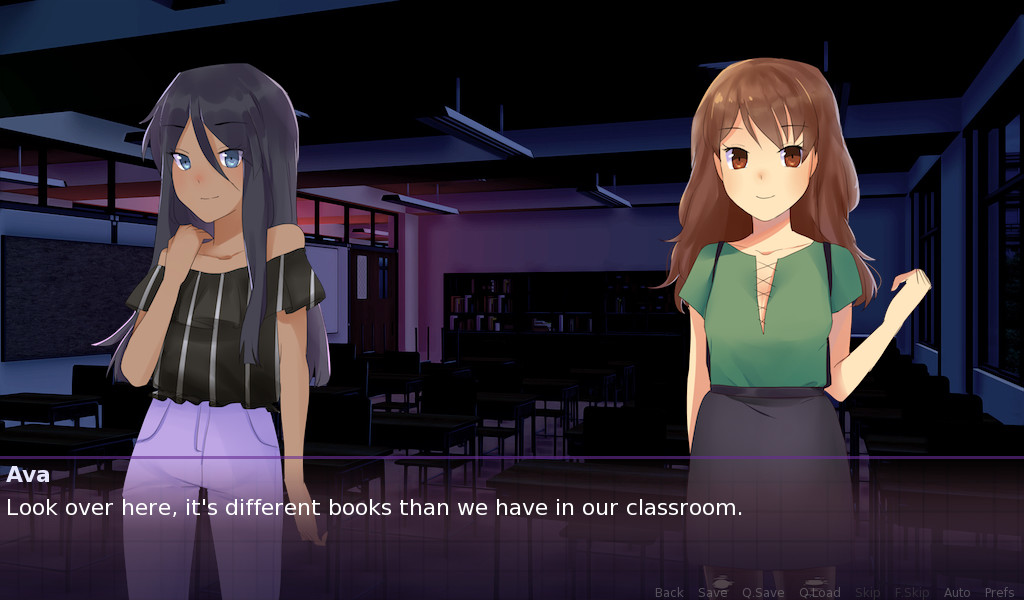Quick save with Q.Save
The image size is (1024, 600).
pos(763,592)
